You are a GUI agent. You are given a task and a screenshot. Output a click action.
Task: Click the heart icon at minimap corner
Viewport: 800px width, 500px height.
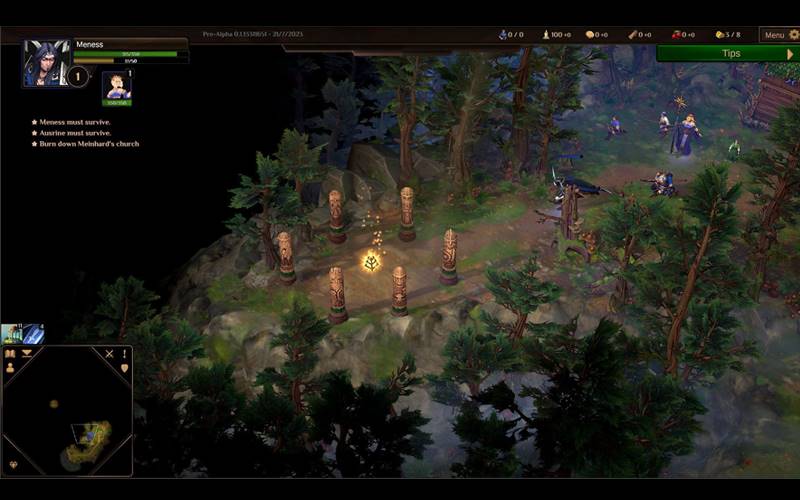pos(13,464)
